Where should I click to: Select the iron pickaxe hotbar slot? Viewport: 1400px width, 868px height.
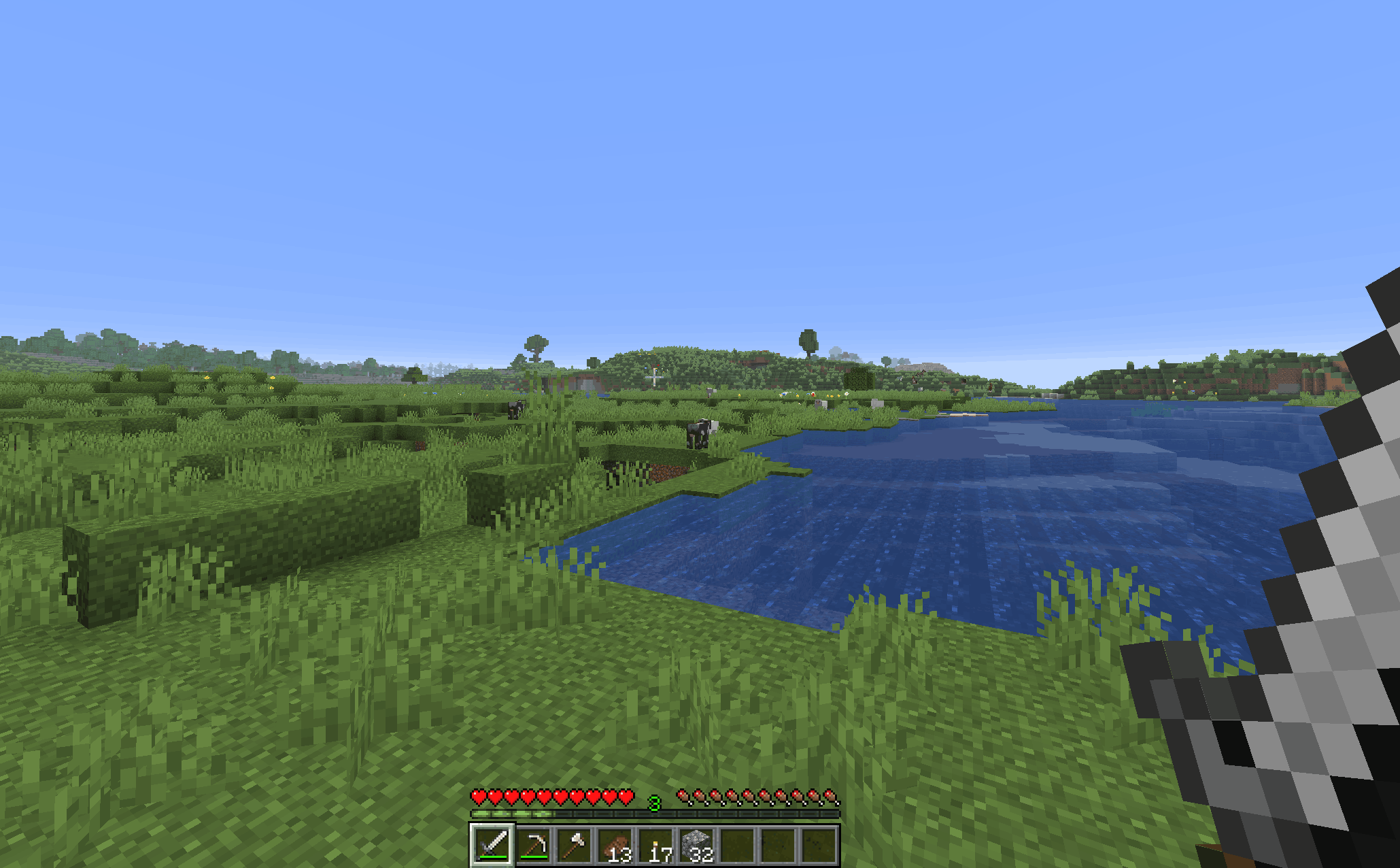(x=534, y=845)
